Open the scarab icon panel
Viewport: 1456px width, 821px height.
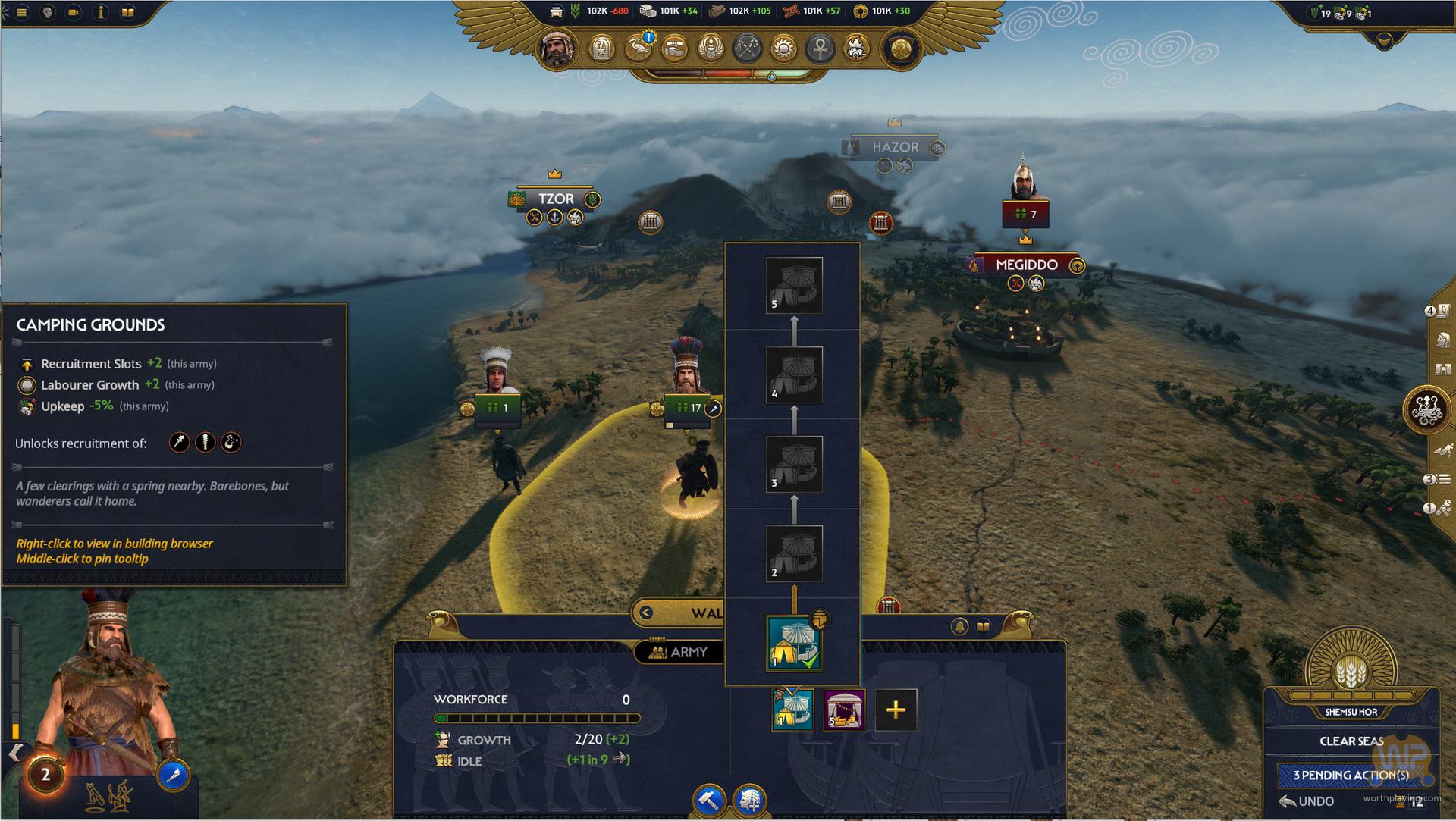(x=711, y=49)
